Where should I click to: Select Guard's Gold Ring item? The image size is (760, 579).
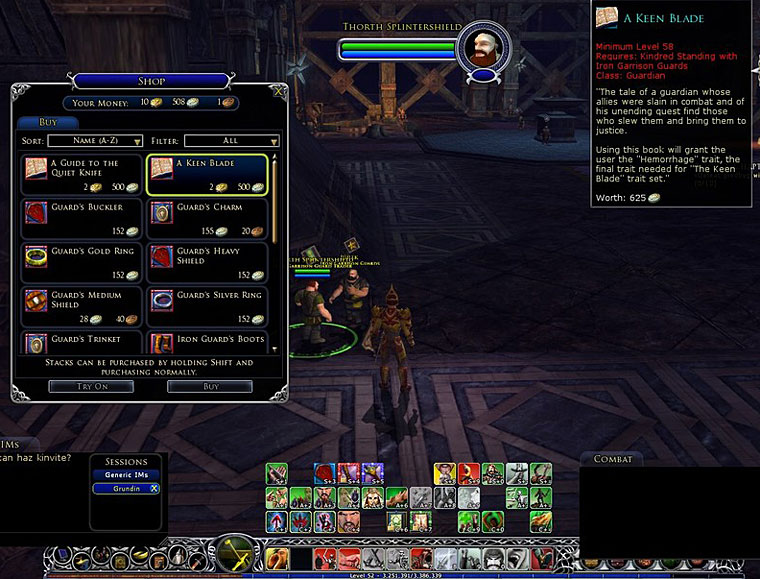coord(82,262)
